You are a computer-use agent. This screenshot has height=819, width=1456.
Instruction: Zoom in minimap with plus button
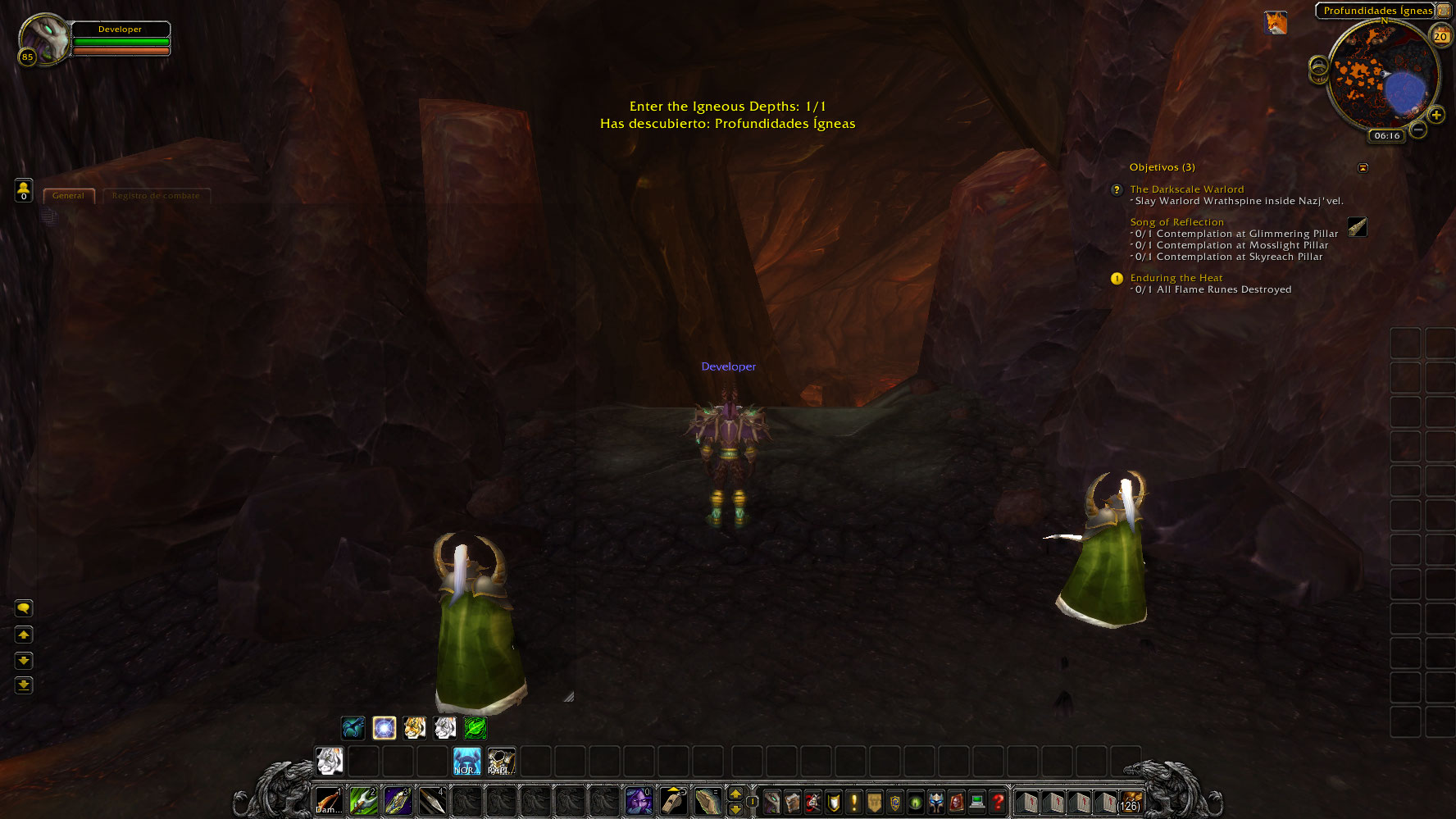(x=1436, y=116)
